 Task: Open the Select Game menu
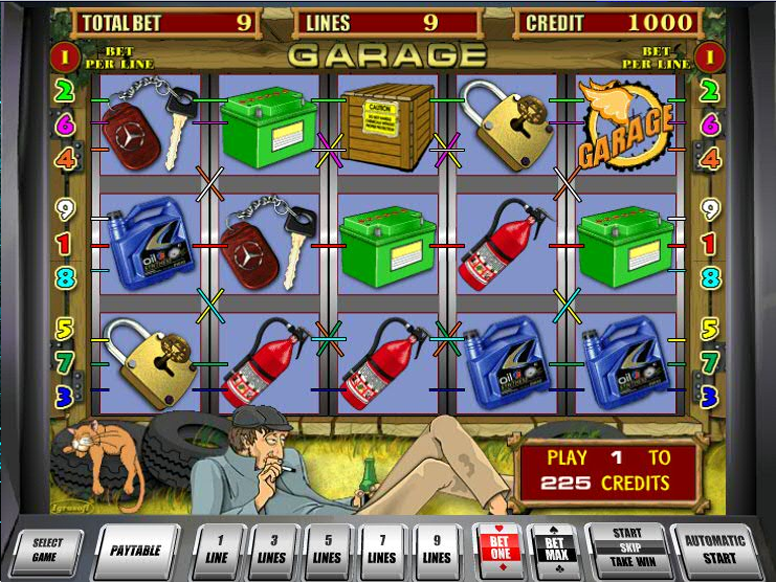pyautogui.click(x=47, y=549)
